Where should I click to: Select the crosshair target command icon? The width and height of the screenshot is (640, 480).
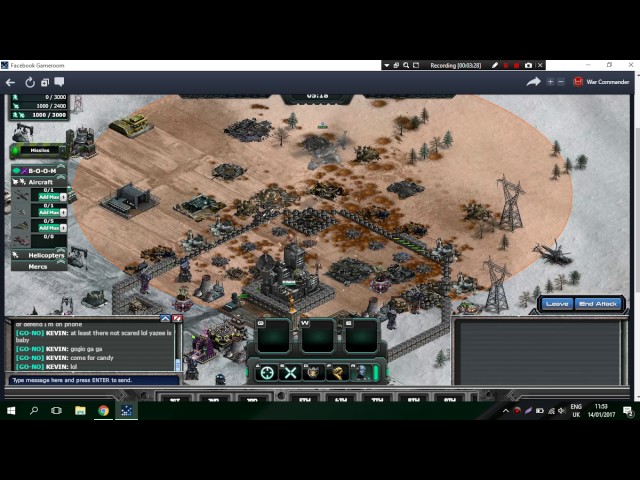coord(266,373)
